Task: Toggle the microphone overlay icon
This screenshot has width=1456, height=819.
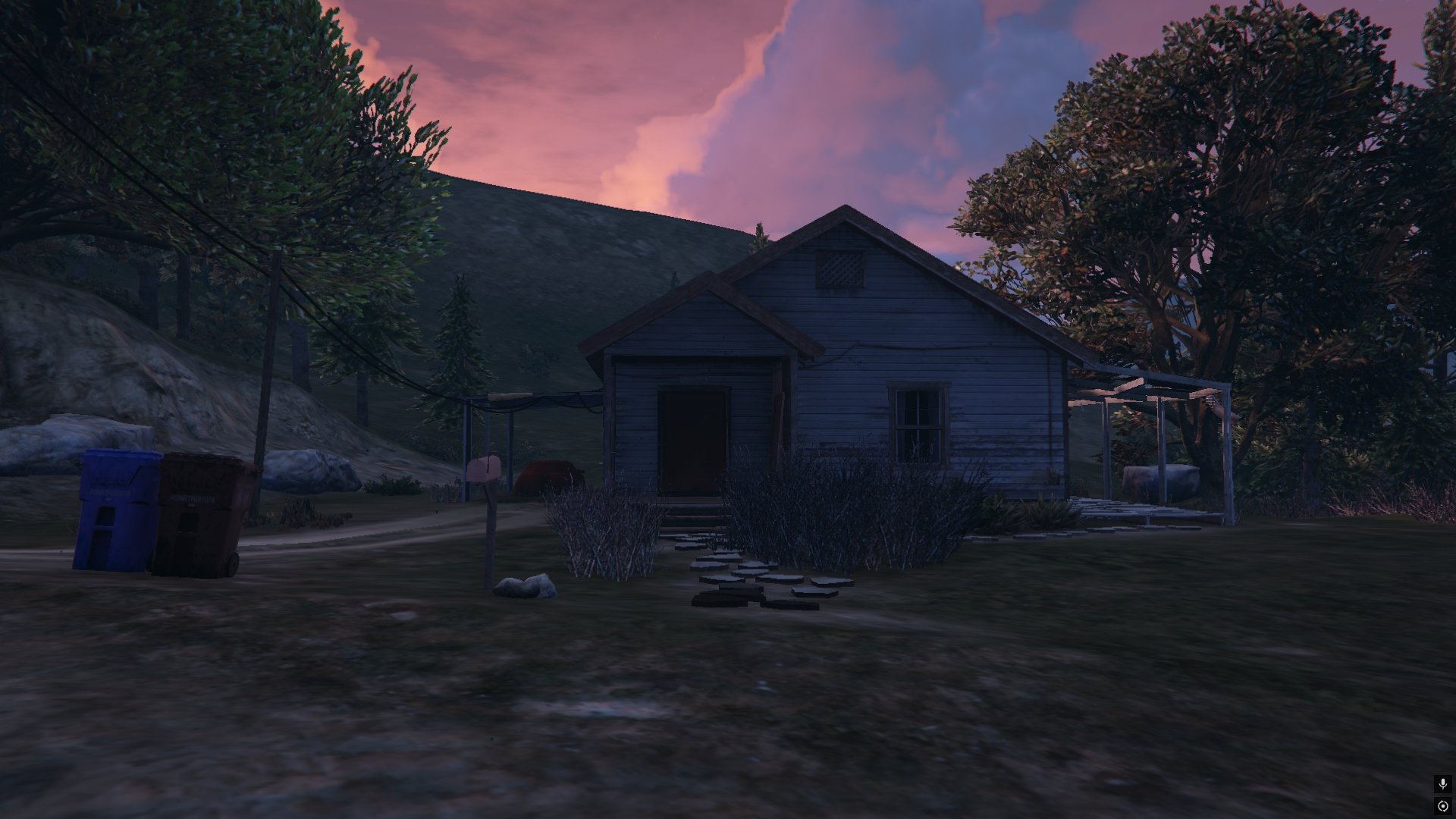Action: pos(1443,784)
